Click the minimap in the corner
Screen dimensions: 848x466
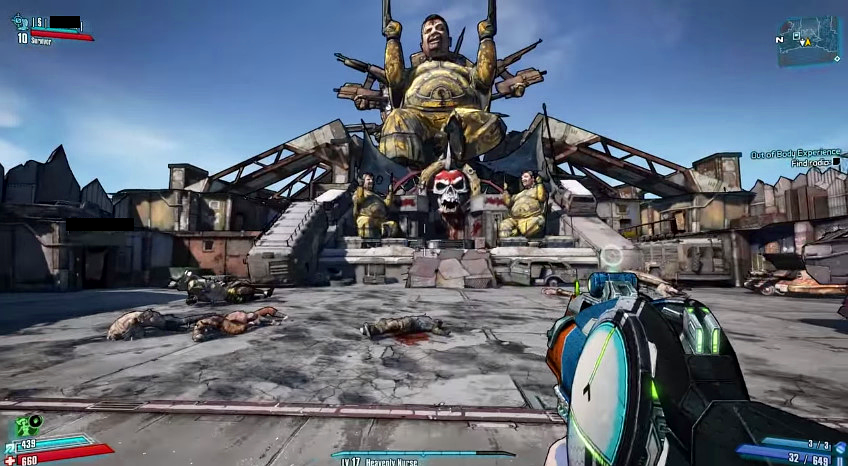coord(809,40)
